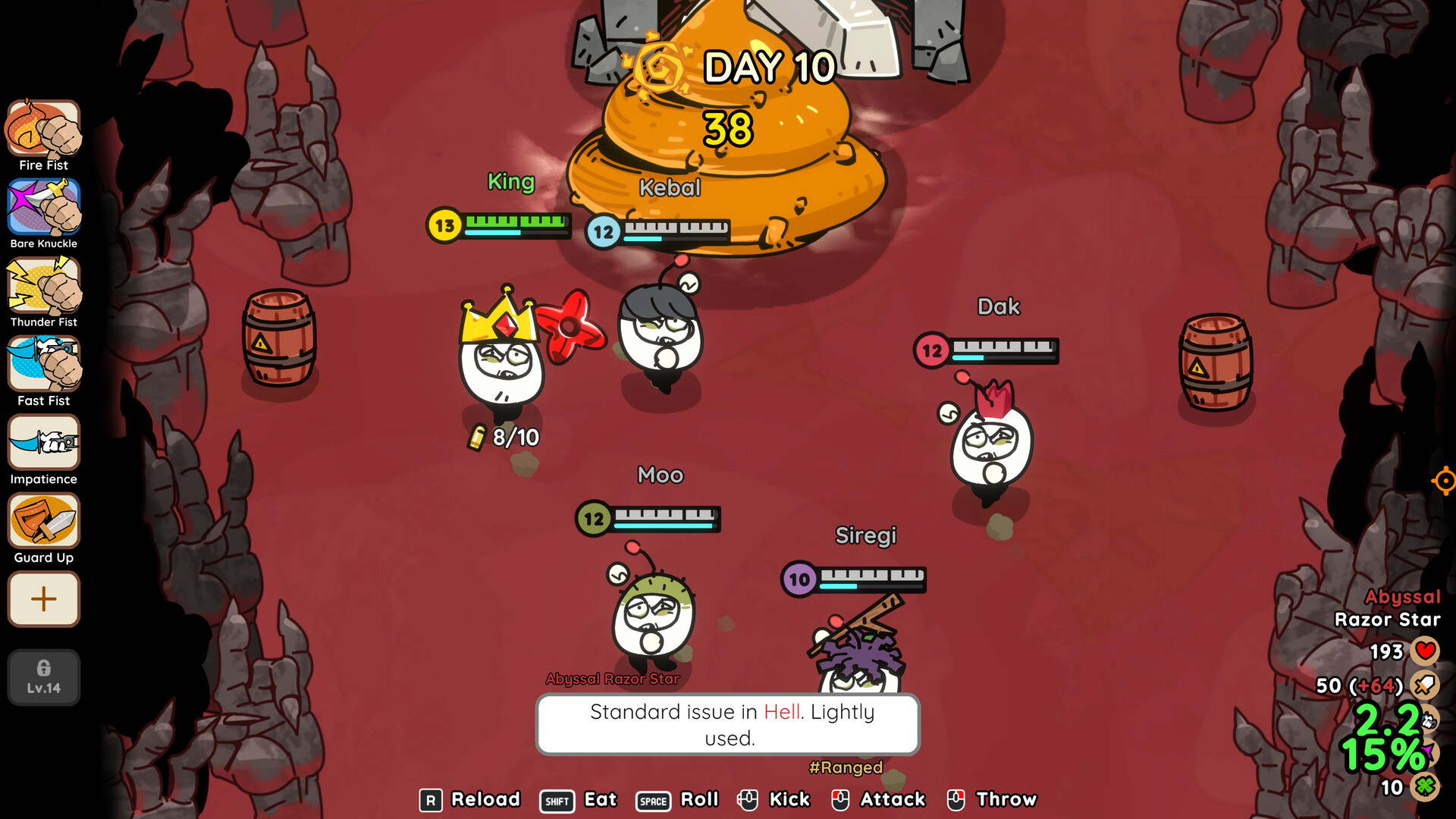Image resolution: width=1456 pixels, height=819 pixels.
Task: Click the Reload button with R keybind
Action: 470,800
